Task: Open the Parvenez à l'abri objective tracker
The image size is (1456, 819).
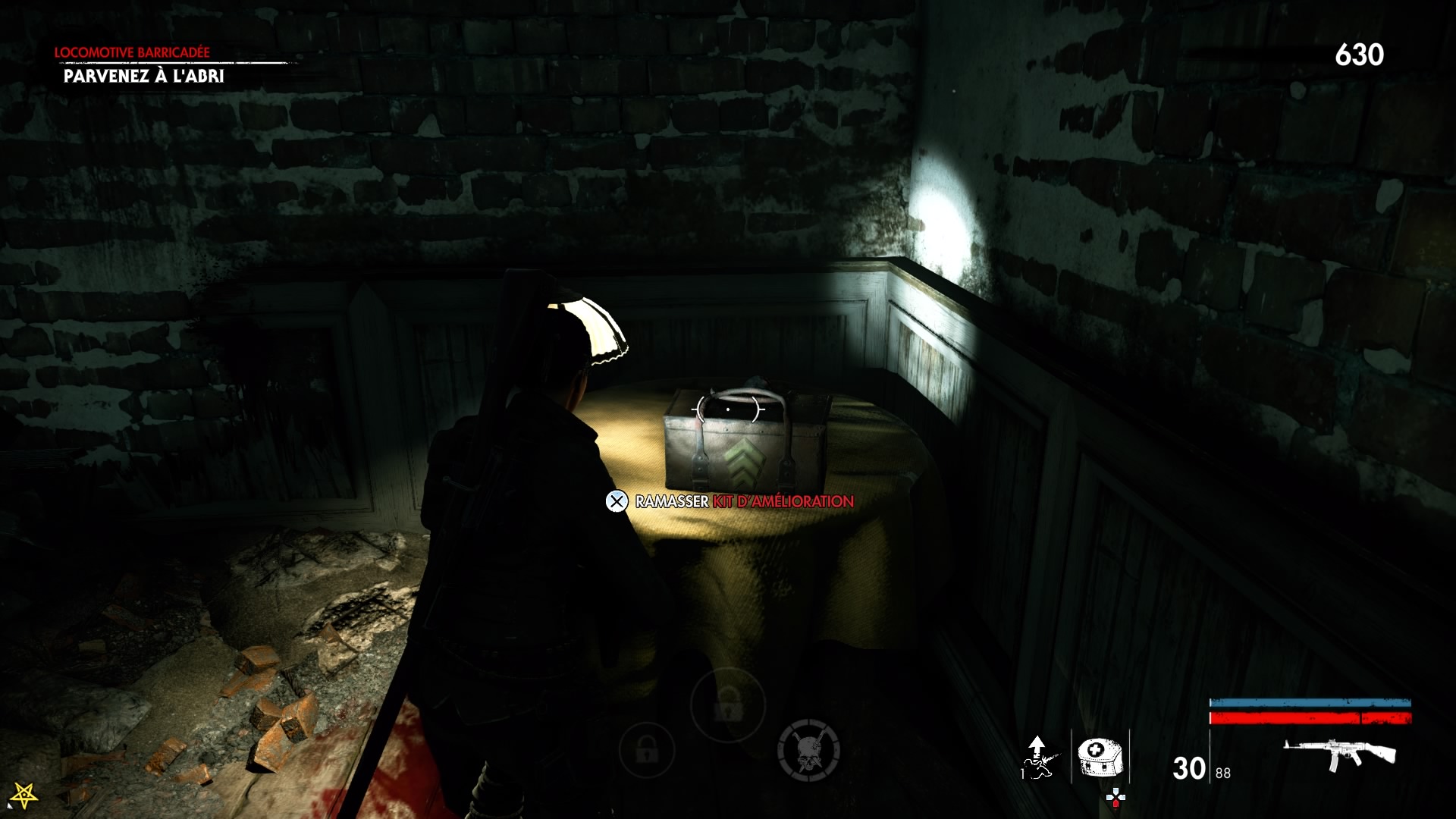Action: [x=143, y=76]
